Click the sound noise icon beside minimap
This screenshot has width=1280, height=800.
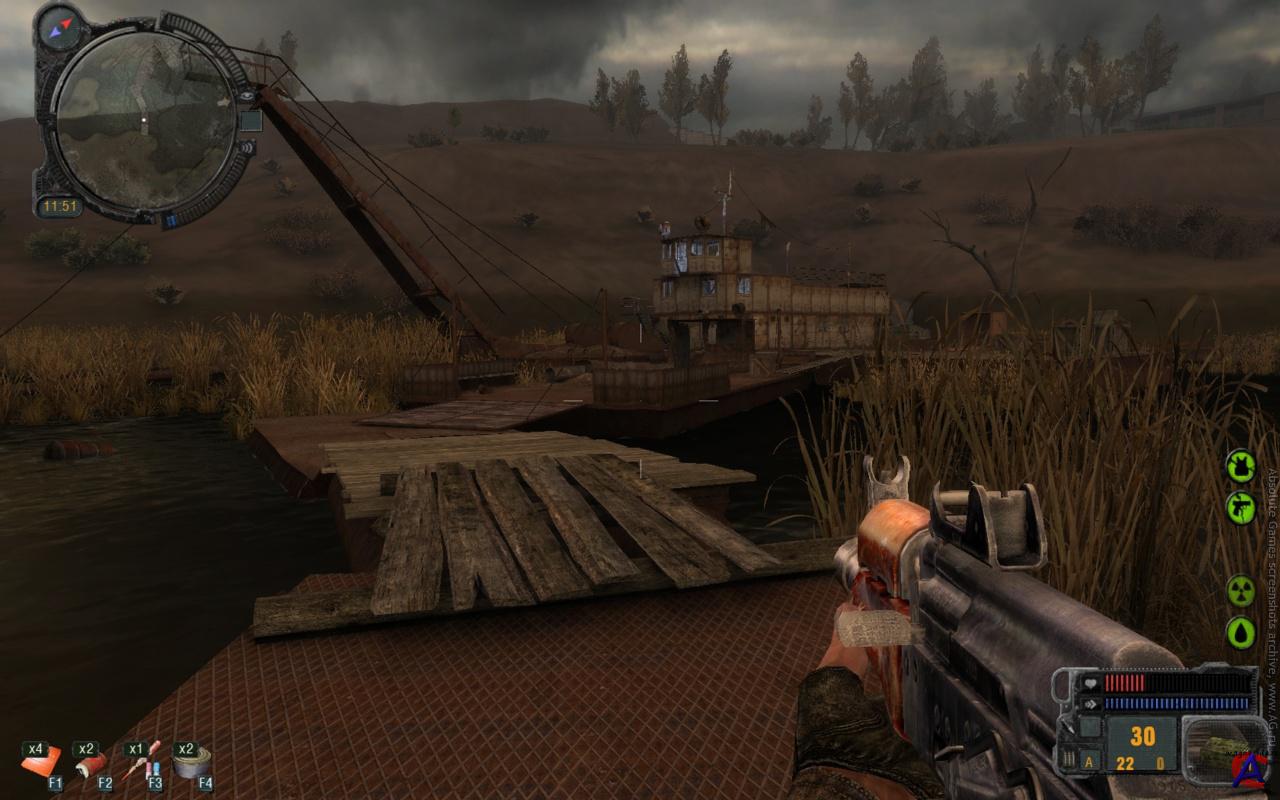[x=244, y=148]
